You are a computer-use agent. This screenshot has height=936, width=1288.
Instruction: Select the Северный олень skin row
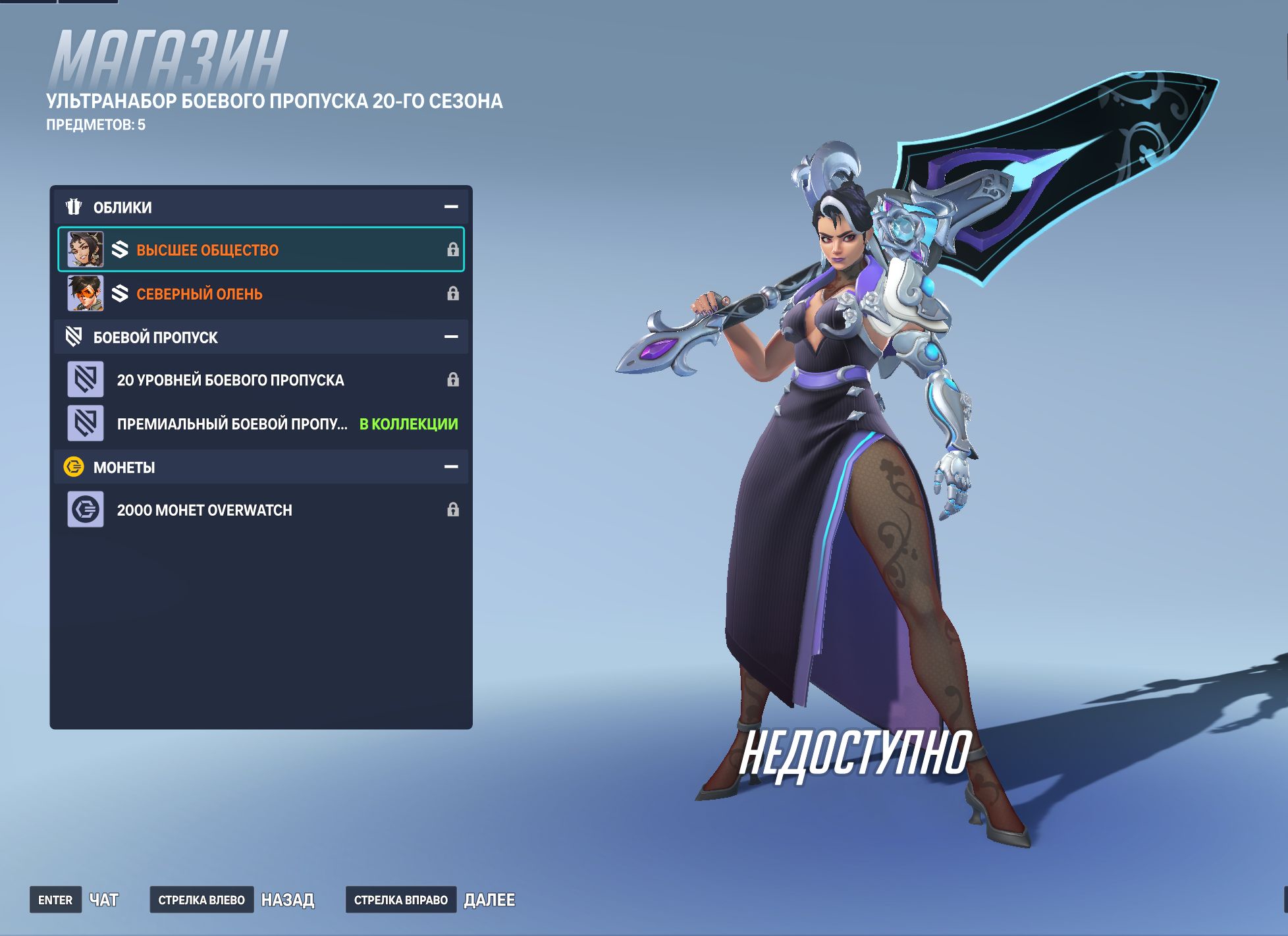click(261, 294)
